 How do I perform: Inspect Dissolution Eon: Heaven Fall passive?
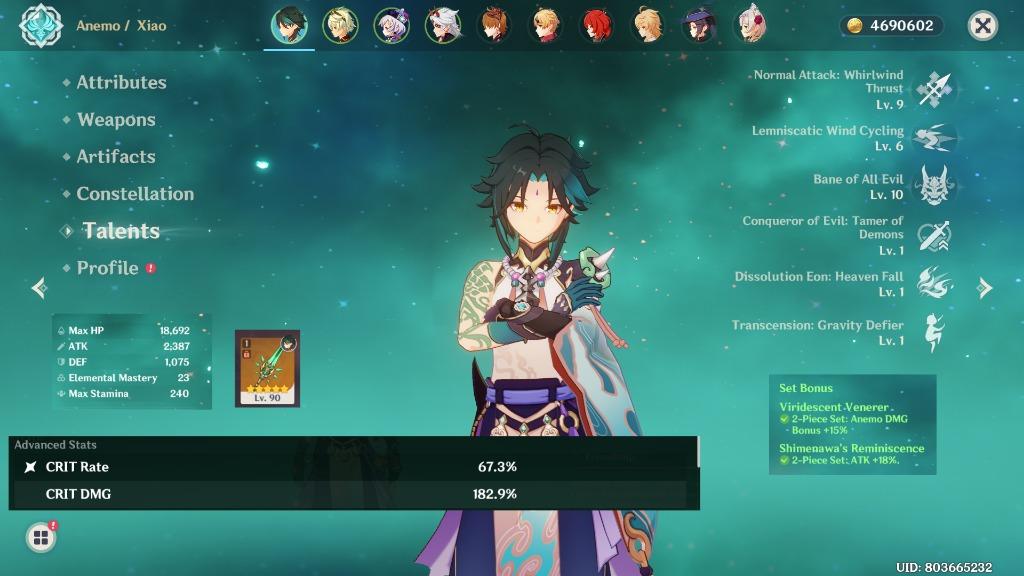(935, 284)
